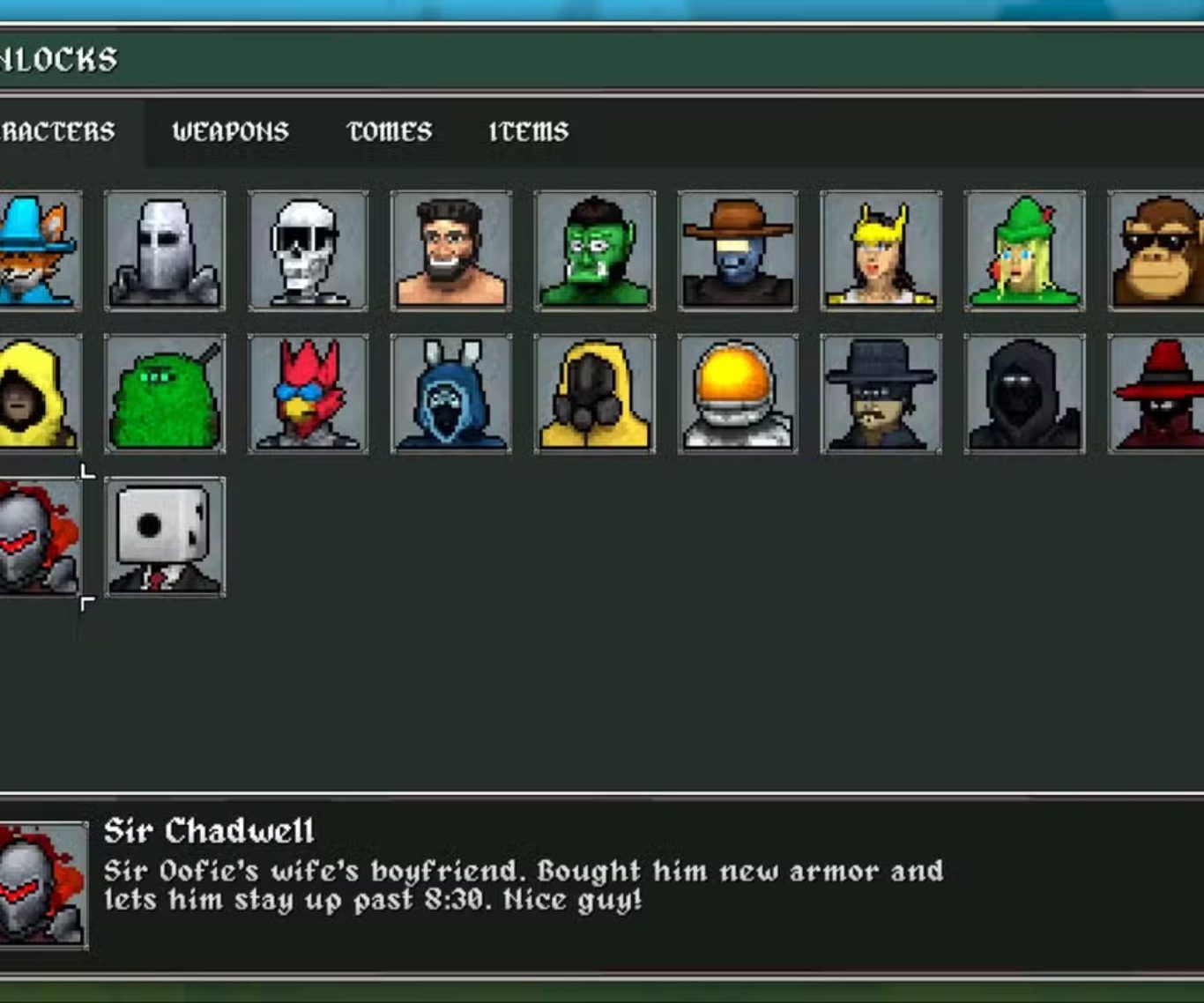
Task: Choose the green-hooded elf archer
Action: [1024, 251]
